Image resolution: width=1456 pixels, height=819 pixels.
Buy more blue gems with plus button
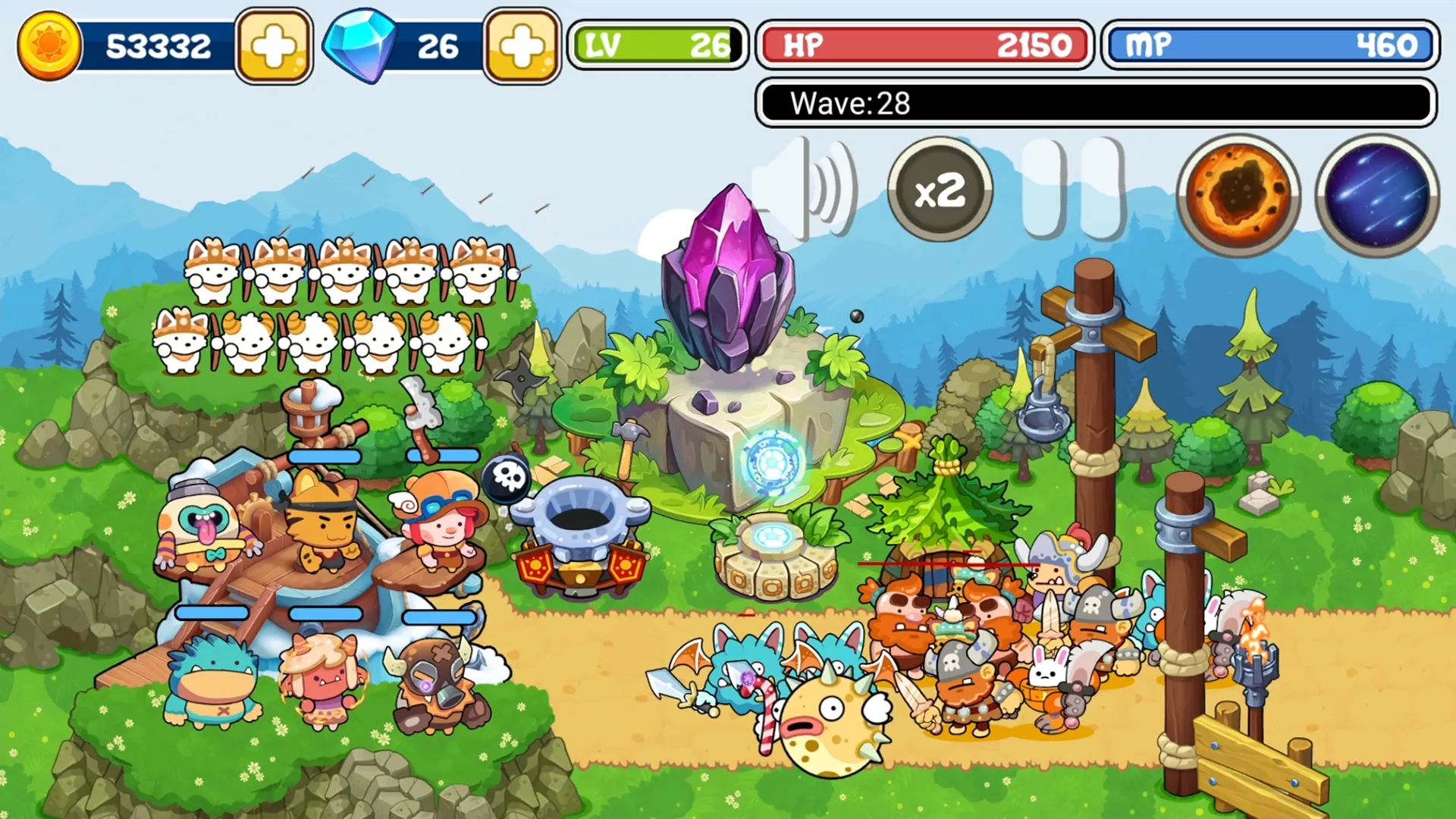(522, 46)
